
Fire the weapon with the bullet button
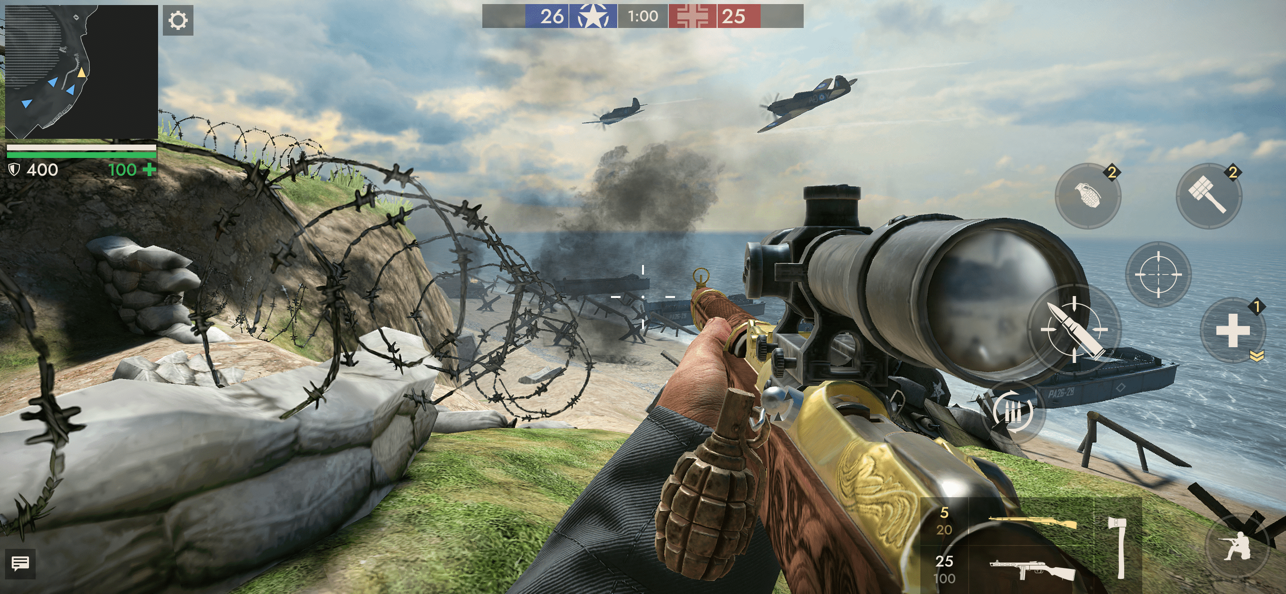[1075, 329]
